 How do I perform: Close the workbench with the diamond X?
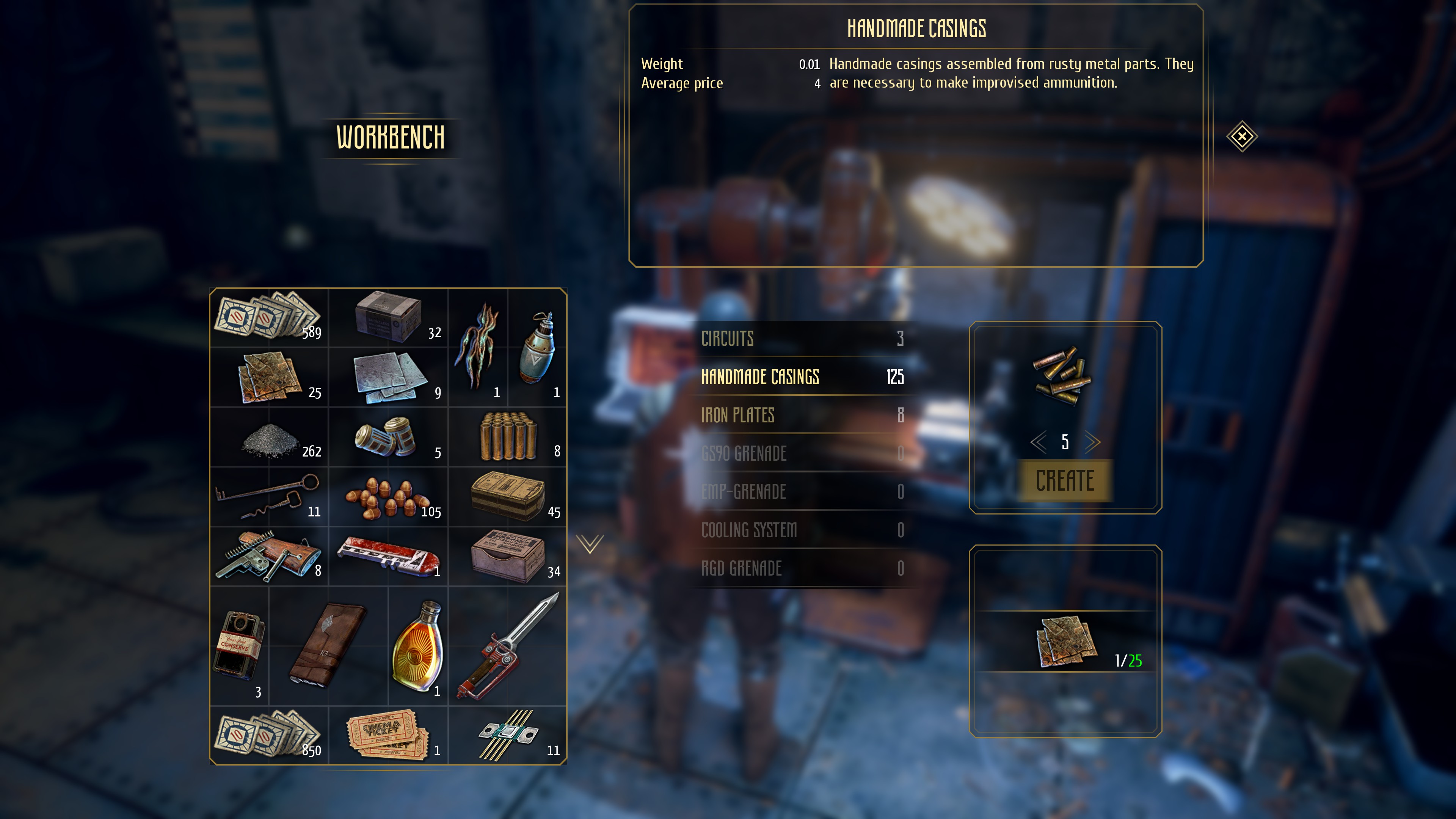1242,136
